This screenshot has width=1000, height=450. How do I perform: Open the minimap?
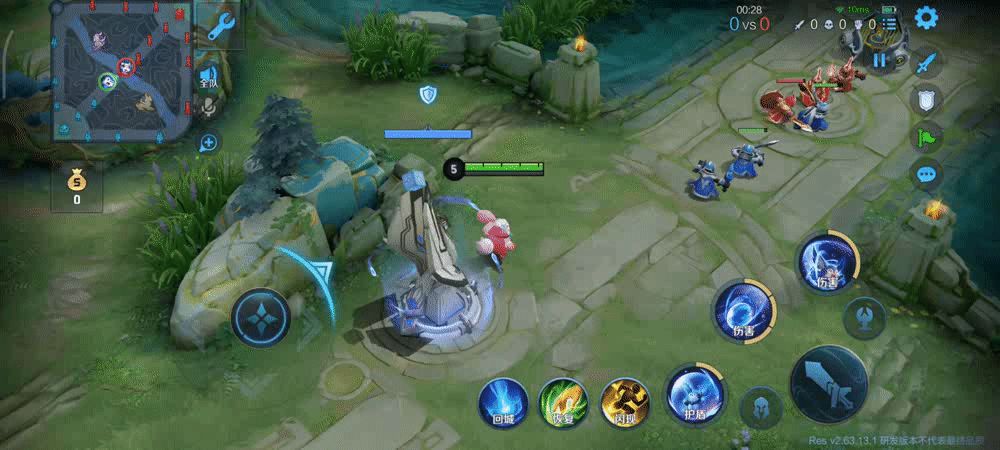120,70
